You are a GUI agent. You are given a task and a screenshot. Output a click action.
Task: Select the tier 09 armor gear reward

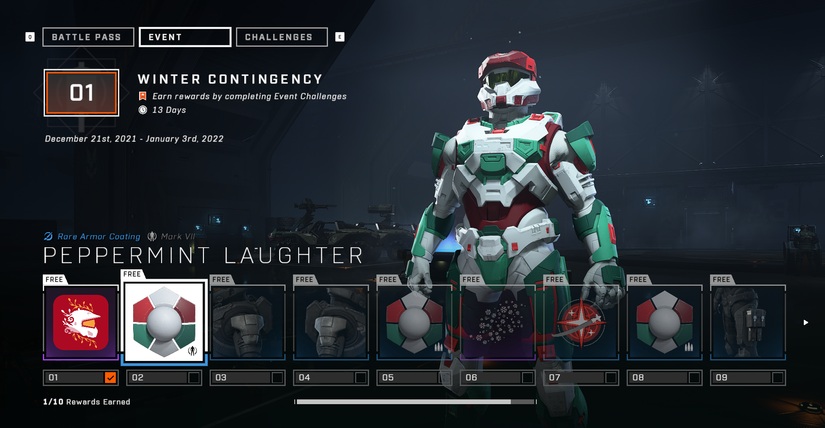(x=748, y=323)
